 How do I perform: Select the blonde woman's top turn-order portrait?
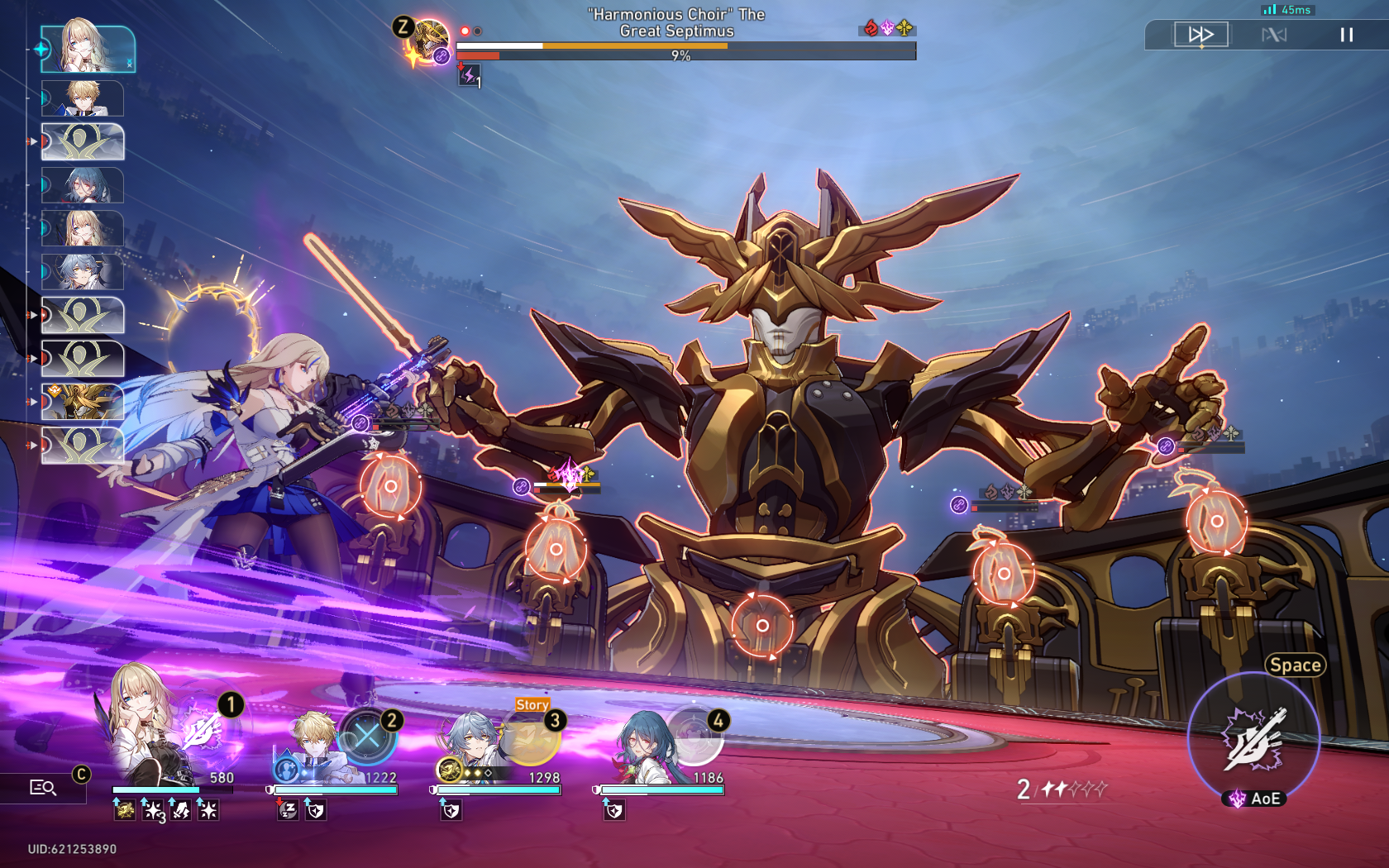tap(88, 49)
